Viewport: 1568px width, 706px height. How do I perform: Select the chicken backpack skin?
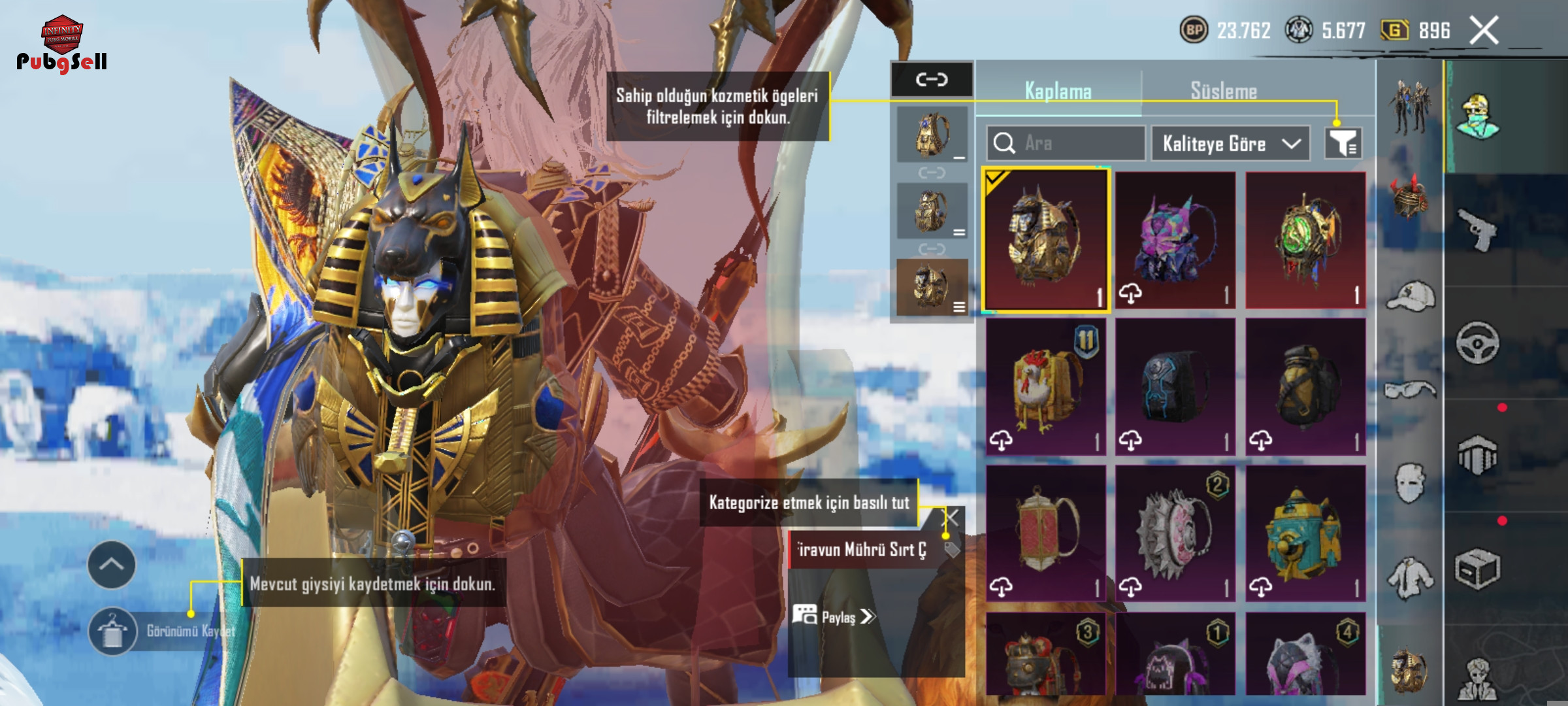click(x=1045, y=387)
